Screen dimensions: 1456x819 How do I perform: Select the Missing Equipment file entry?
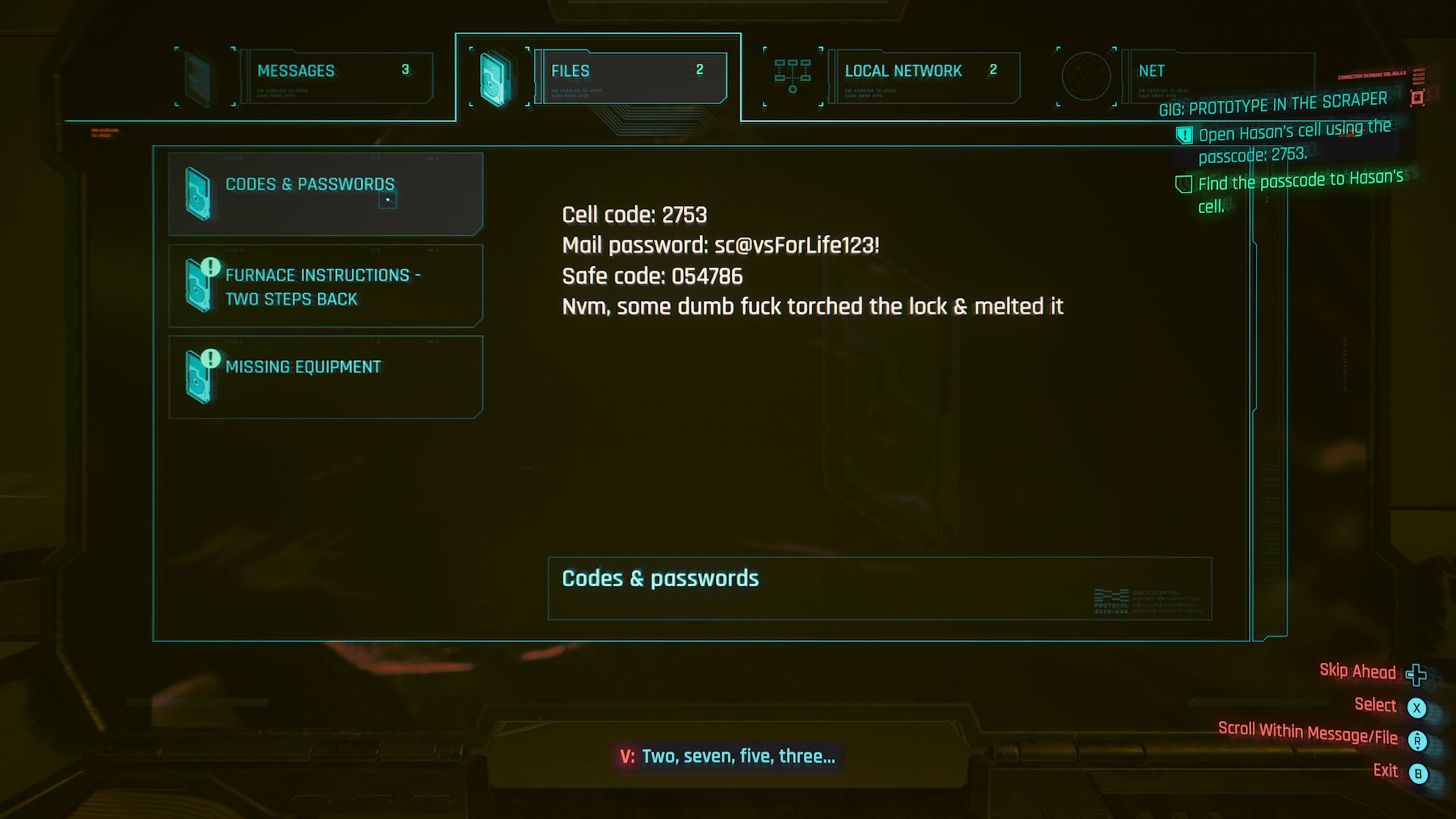[x=325, y=376]
